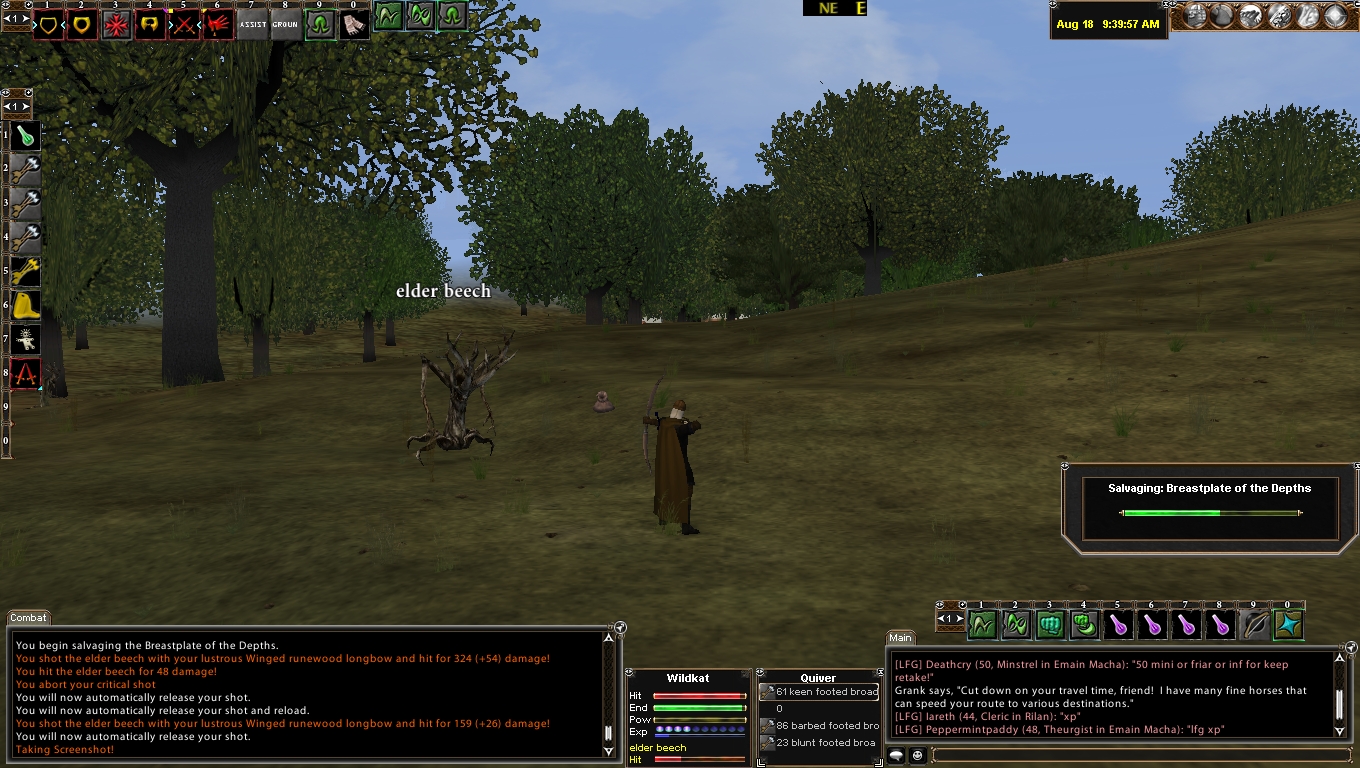Use the golden arrows hotbar slot
This screenshot has width=1360, height=768.
point(26,271)
